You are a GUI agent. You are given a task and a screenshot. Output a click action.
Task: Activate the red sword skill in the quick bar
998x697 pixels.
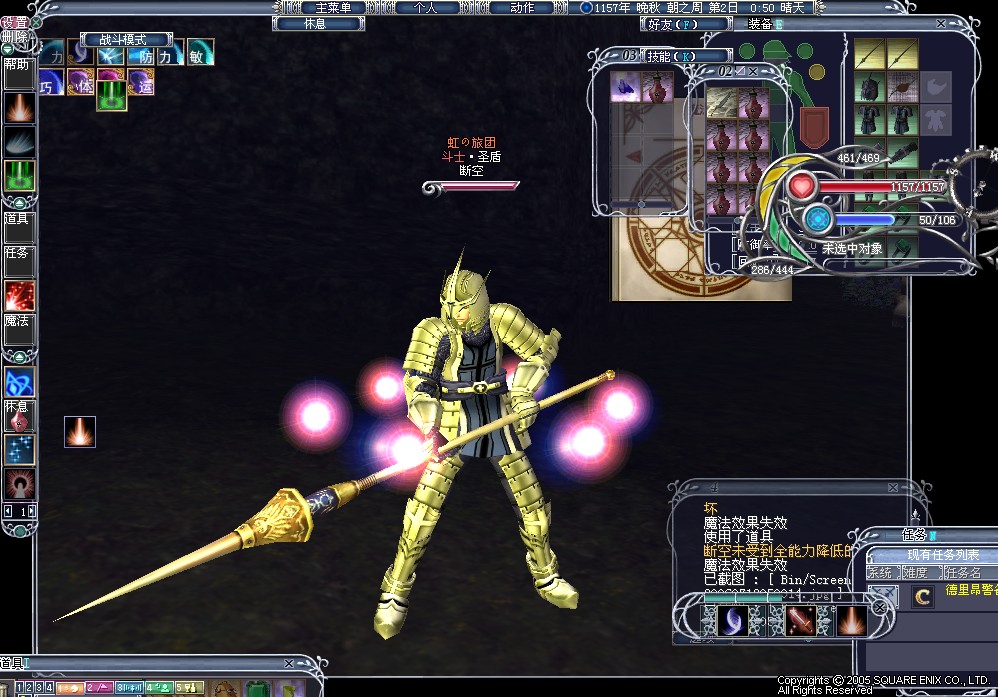pyautogui.click(x=798, y=620)
